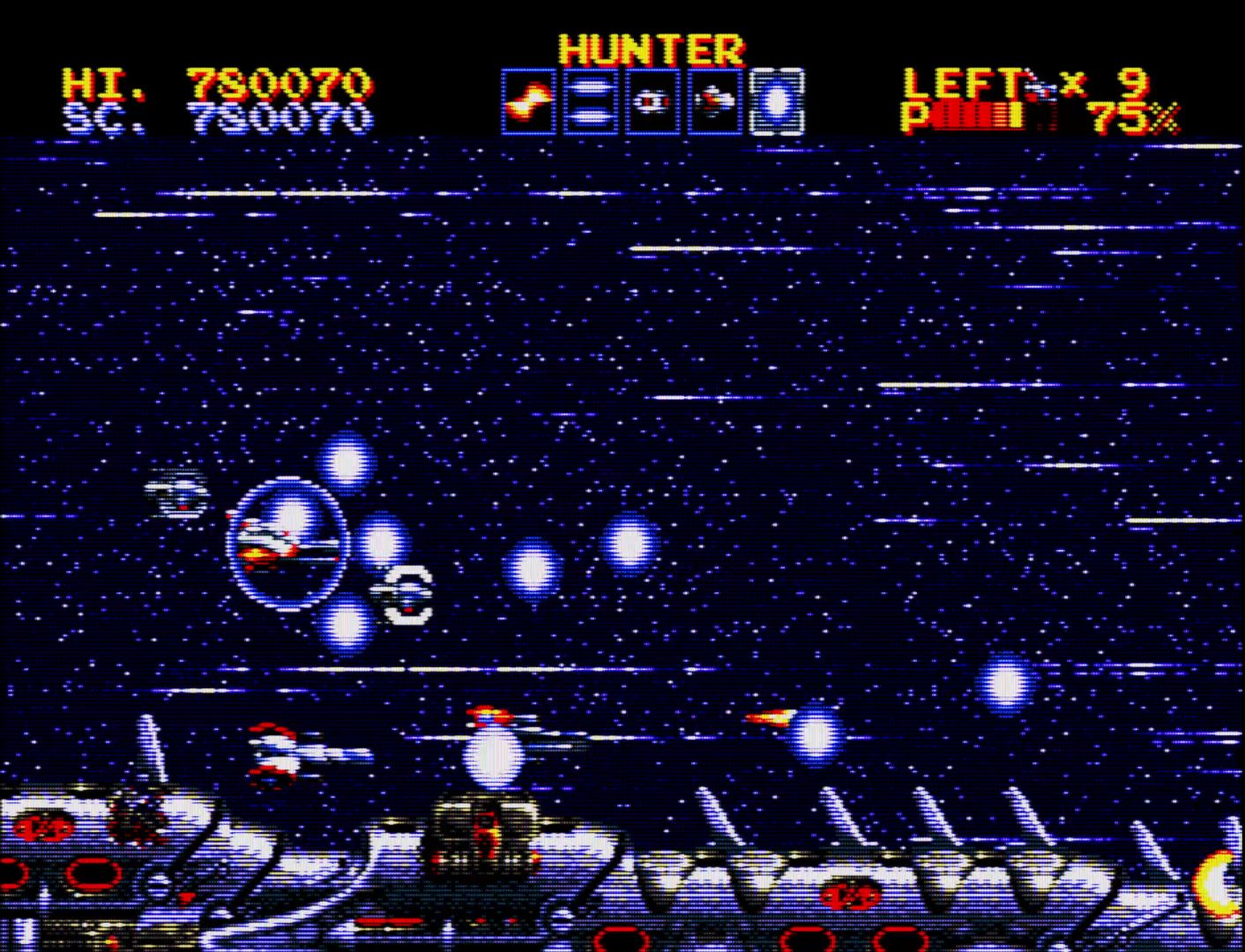Select the highlighted Hunter blue orb icon
1245x952 pixels.
coord(777,101)
